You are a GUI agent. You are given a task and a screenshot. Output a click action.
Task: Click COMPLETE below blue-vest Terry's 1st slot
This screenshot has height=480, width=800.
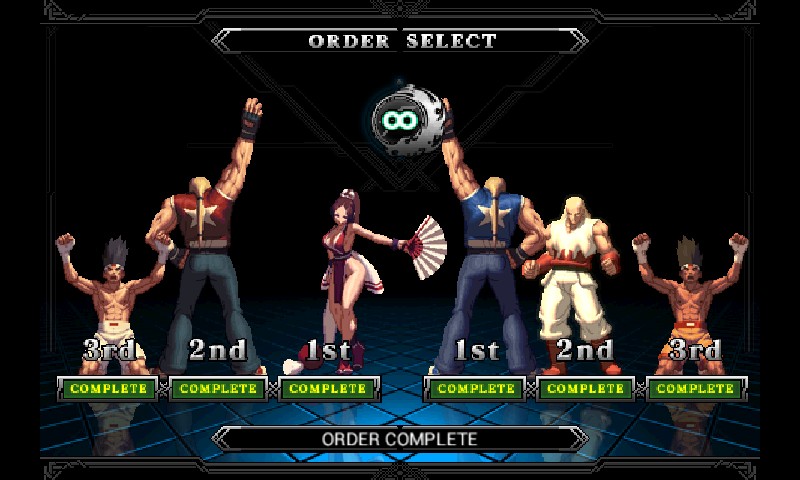[475, 388]
